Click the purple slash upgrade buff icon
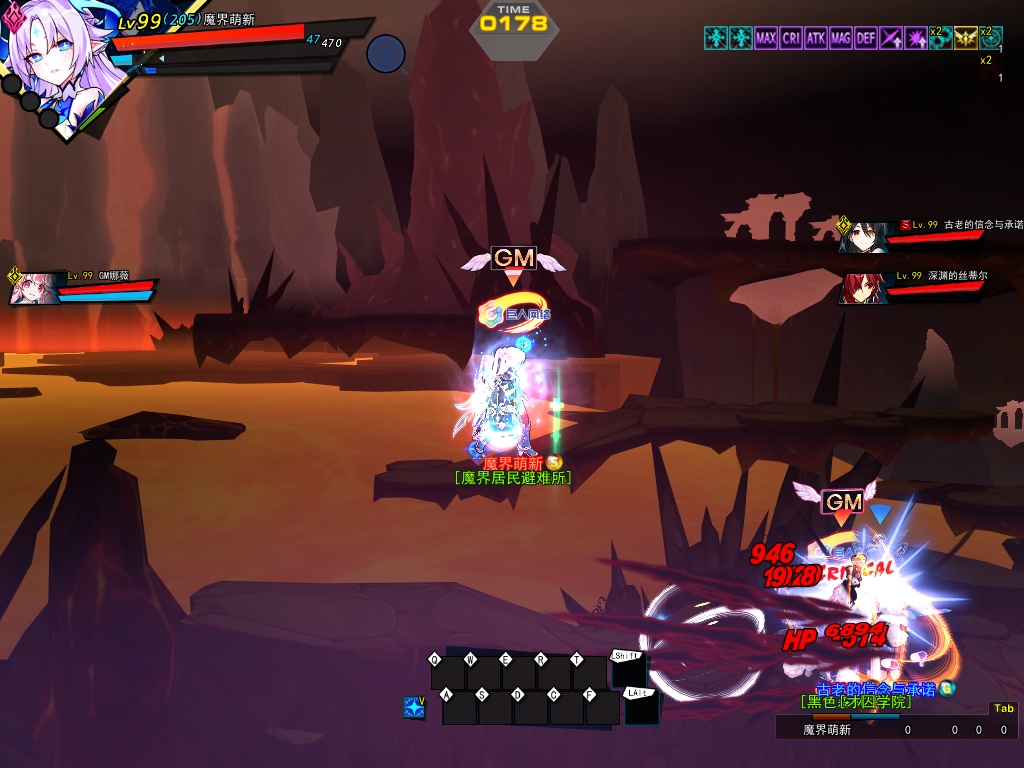 (891, 38)
